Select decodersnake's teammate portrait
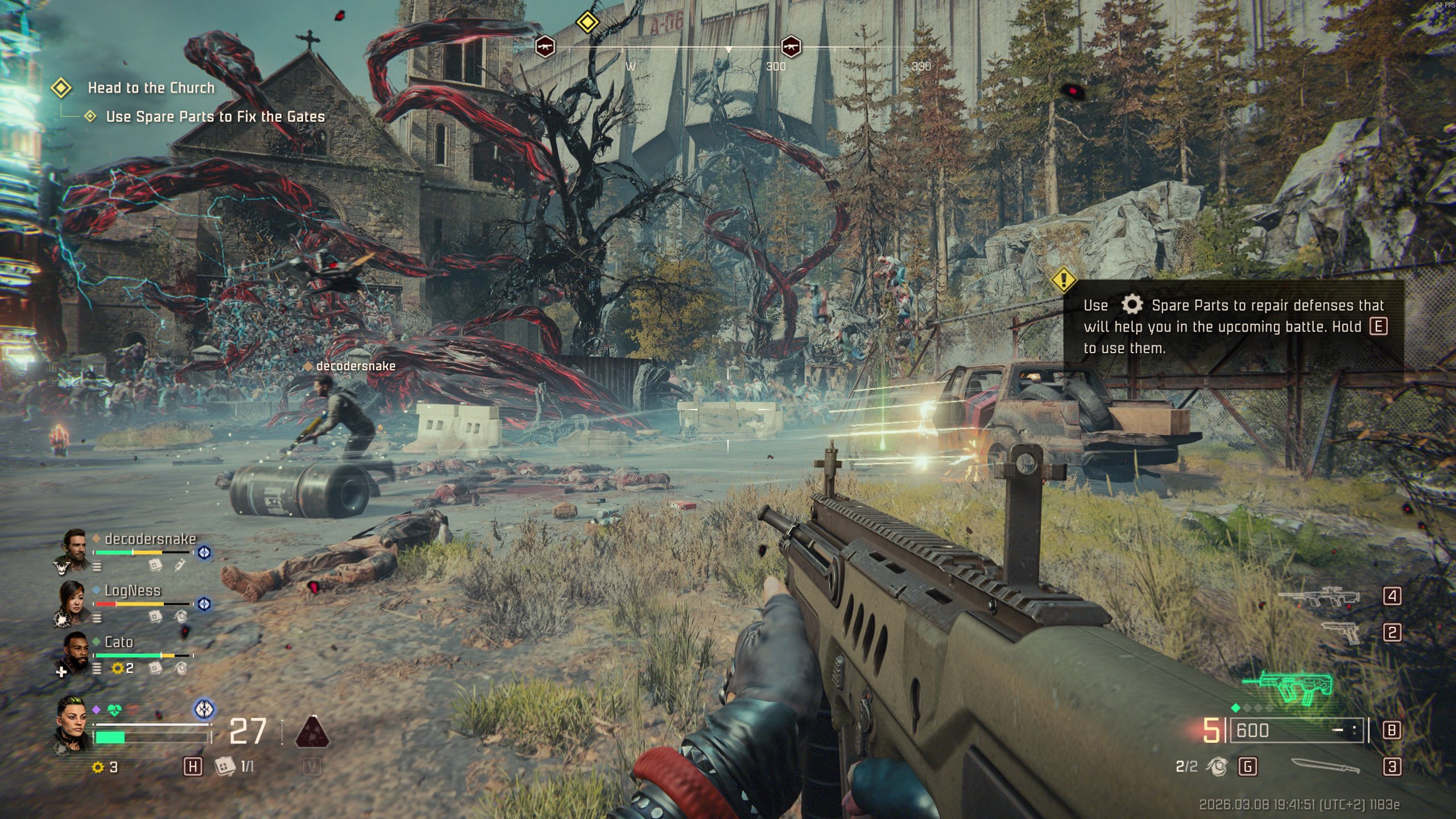The height and width of the screenshot is (819, 1456). pos(75,548)
